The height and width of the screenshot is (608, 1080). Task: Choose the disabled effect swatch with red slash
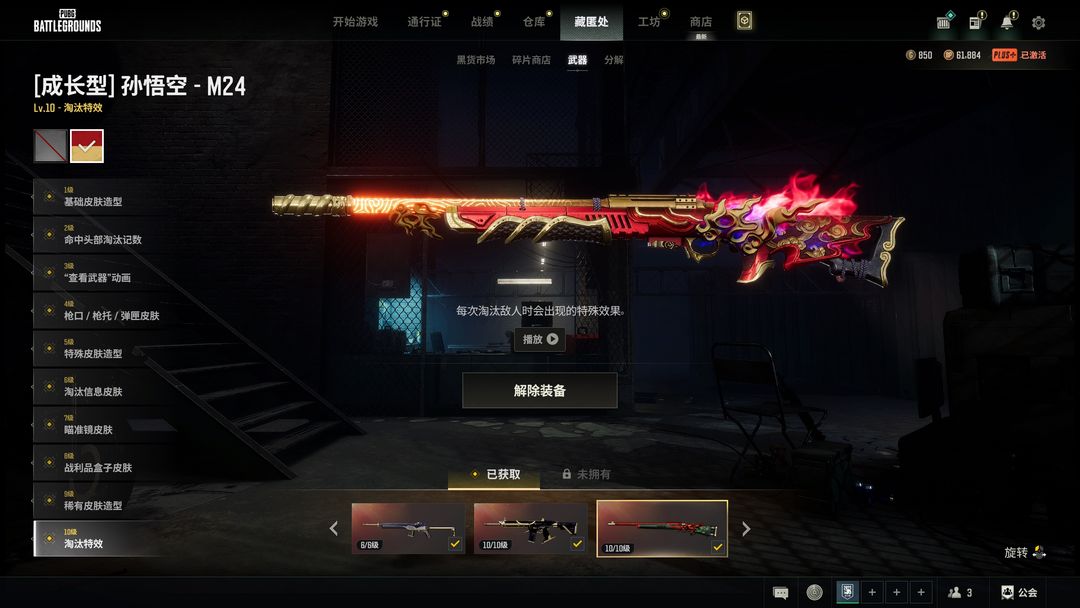tap(50, 146)
